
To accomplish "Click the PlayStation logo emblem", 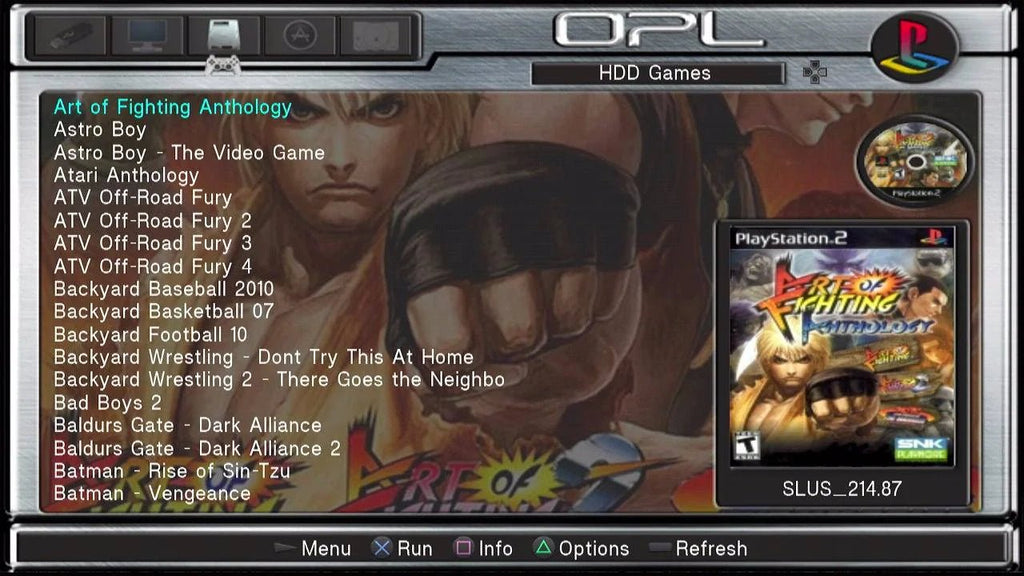I will (x=914, y=47).
